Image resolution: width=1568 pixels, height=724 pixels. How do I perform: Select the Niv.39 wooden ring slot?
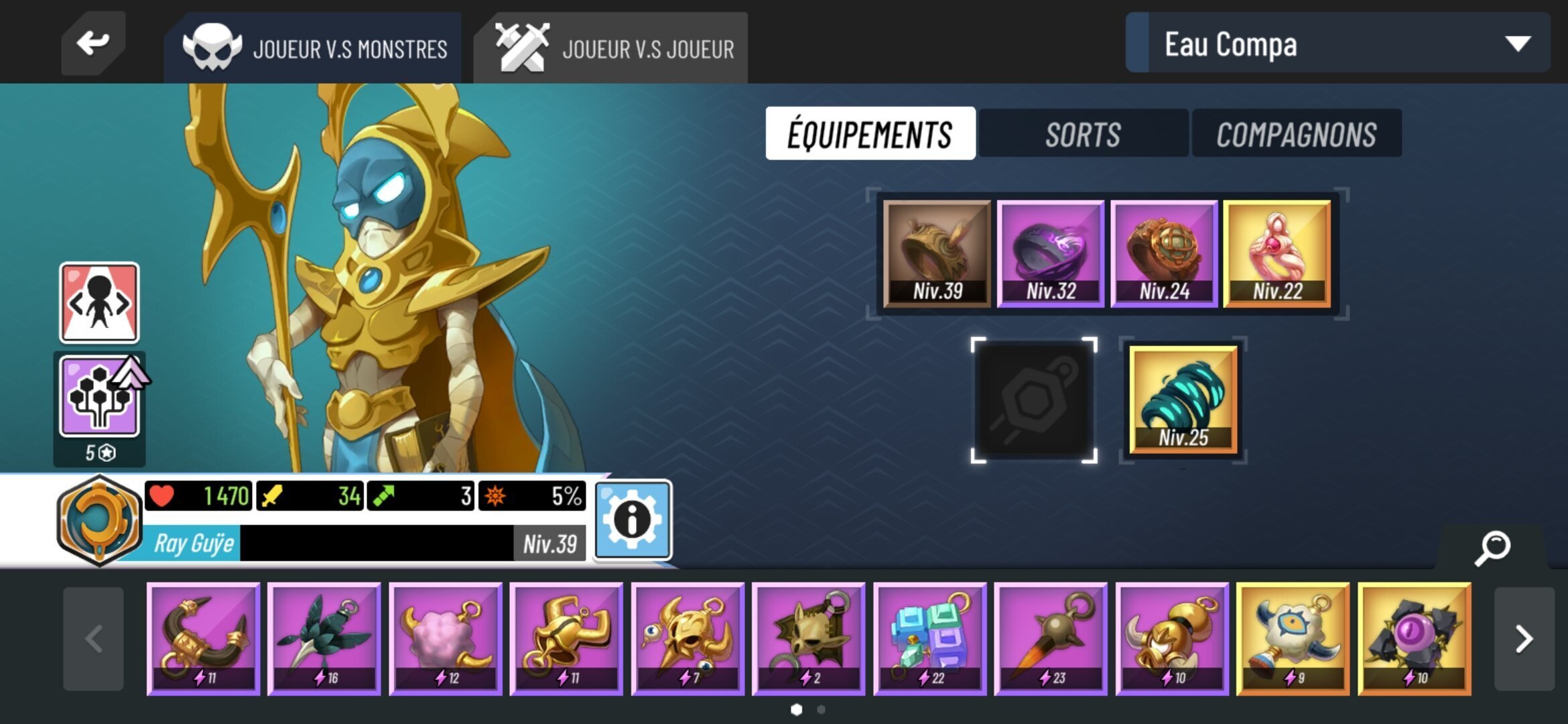tap(937, 254)
